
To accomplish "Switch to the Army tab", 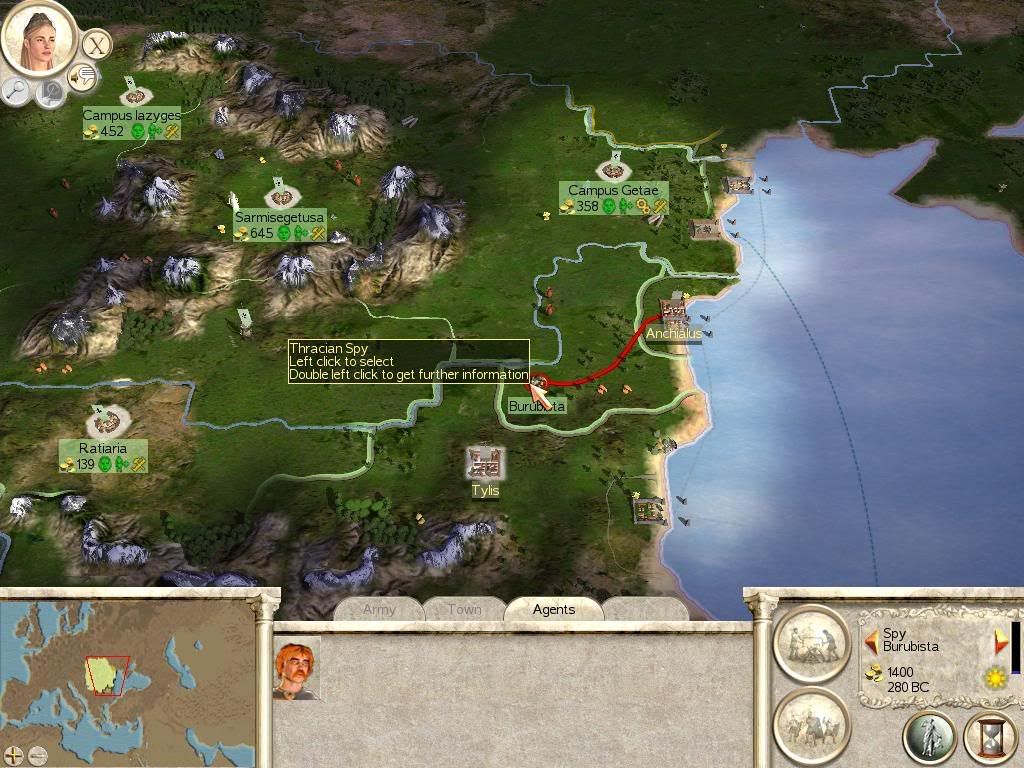I will pyautogui.click(x=379, y=609).
